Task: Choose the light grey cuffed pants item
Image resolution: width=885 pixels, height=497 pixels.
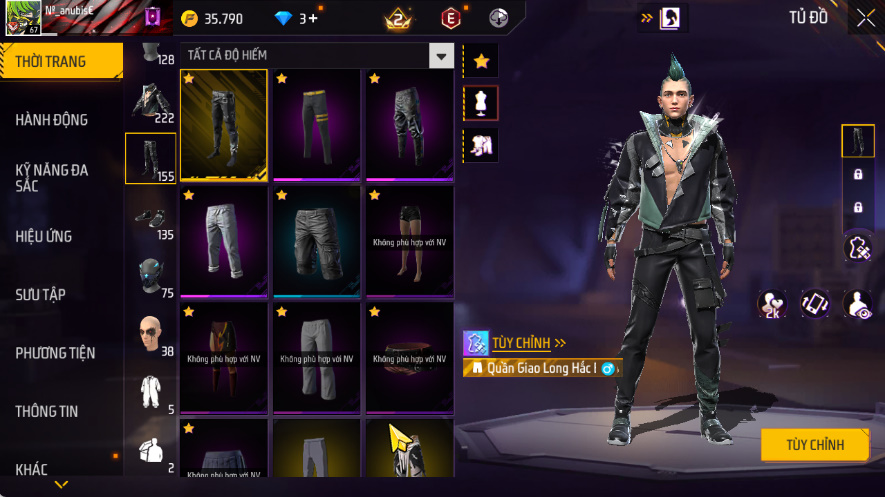Action: (x=223, y=240)
